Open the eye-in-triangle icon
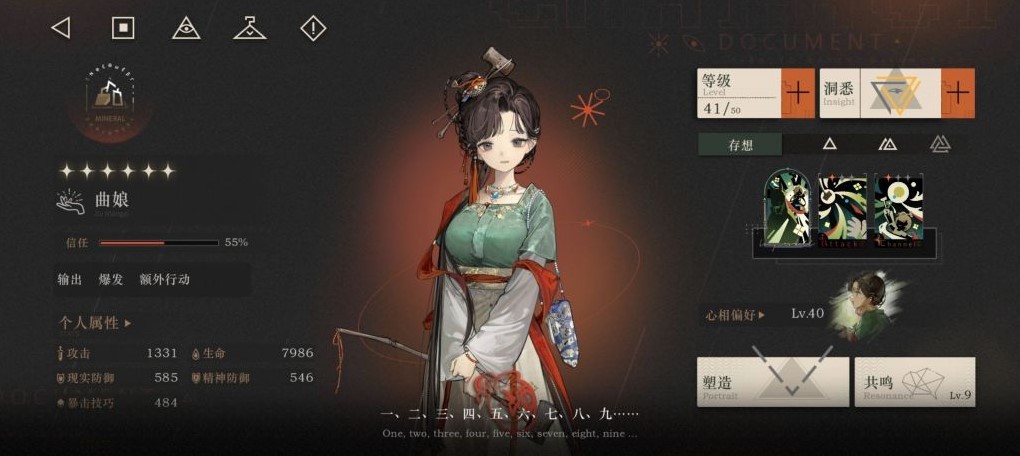This screenshot has height=456, width=1020. (x=186, y=28)
